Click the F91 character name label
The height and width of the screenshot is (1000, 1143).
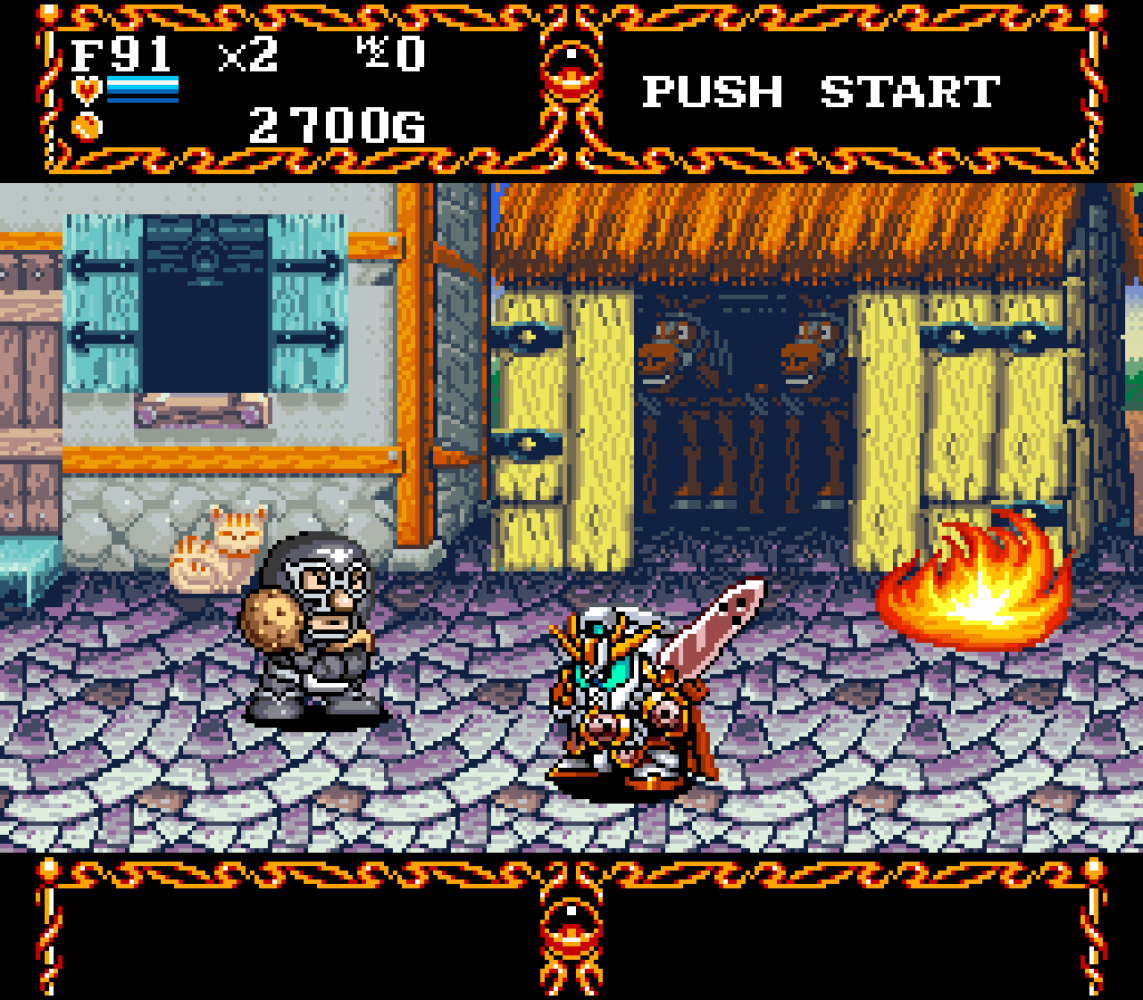pos(121,54)
